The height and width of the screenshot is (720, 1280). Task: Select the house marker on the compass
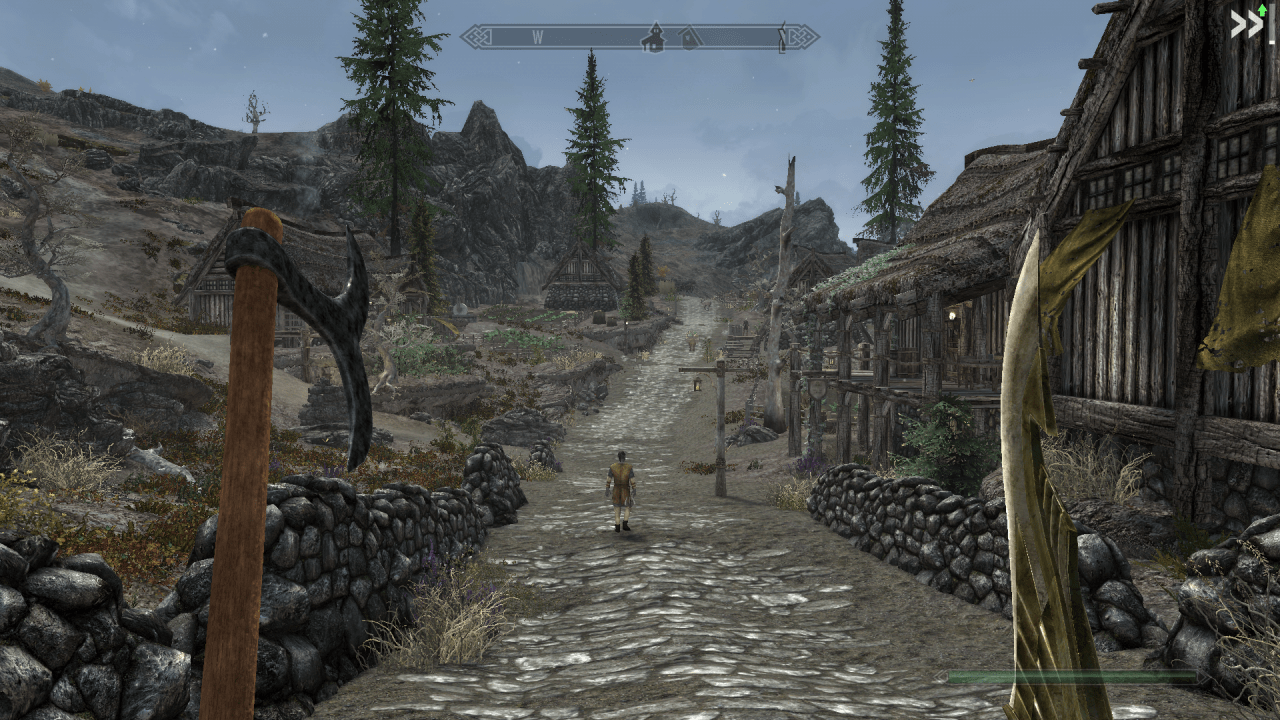pos(690,38)
